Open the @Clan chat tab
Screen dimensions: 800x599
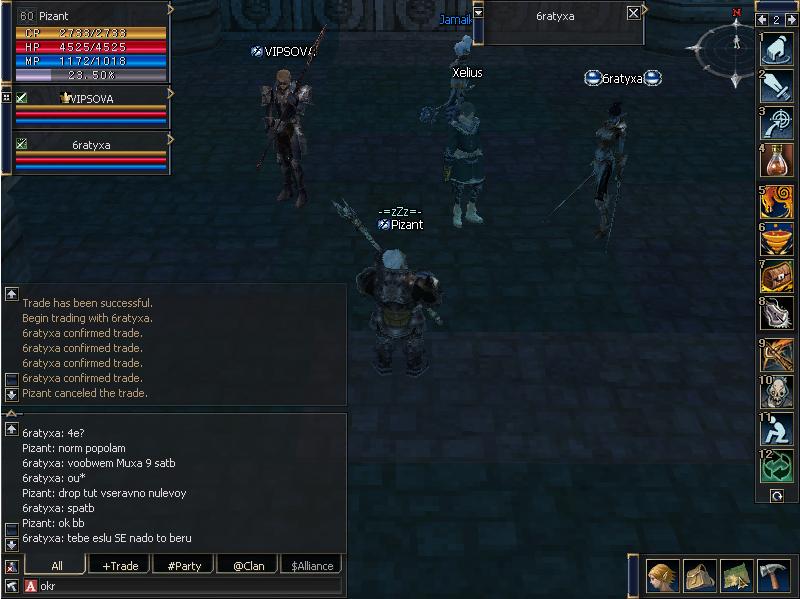coord(248,566)
